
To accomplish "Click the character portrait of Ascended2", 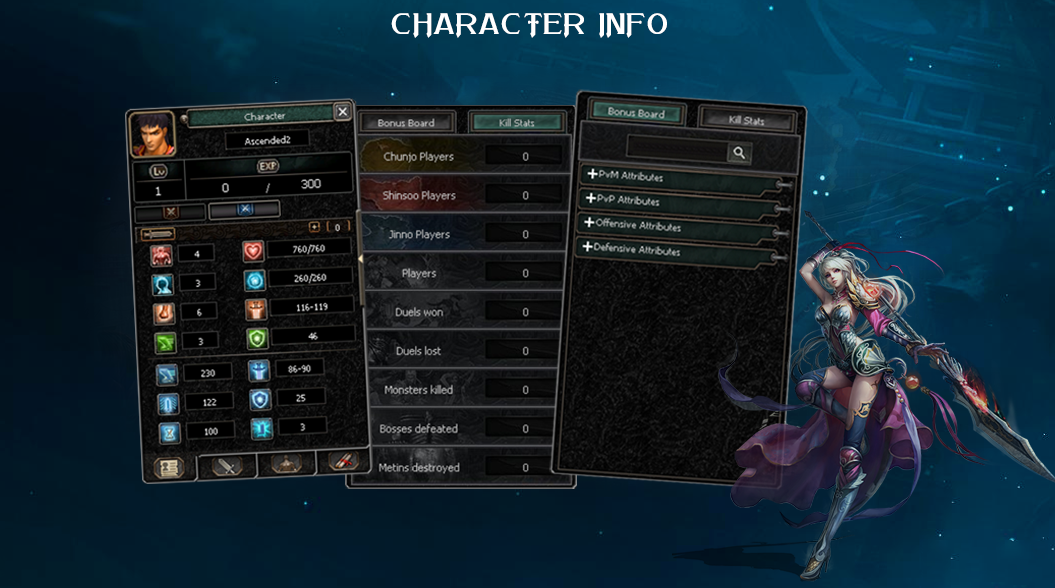I will pyautogui.click(x=152, y=135).
